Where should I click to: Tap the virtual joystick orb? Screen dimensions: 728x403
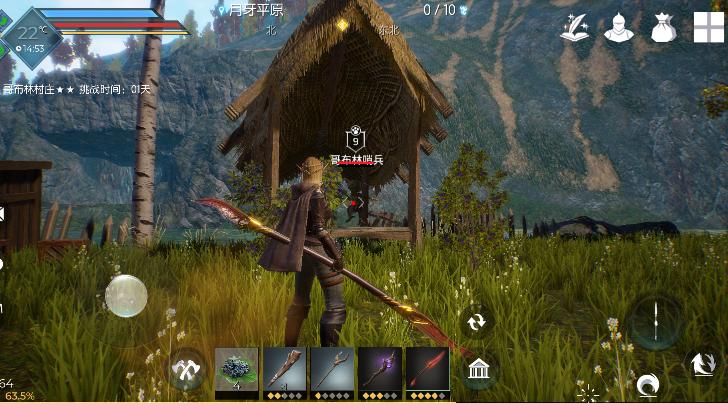(126, 296)
